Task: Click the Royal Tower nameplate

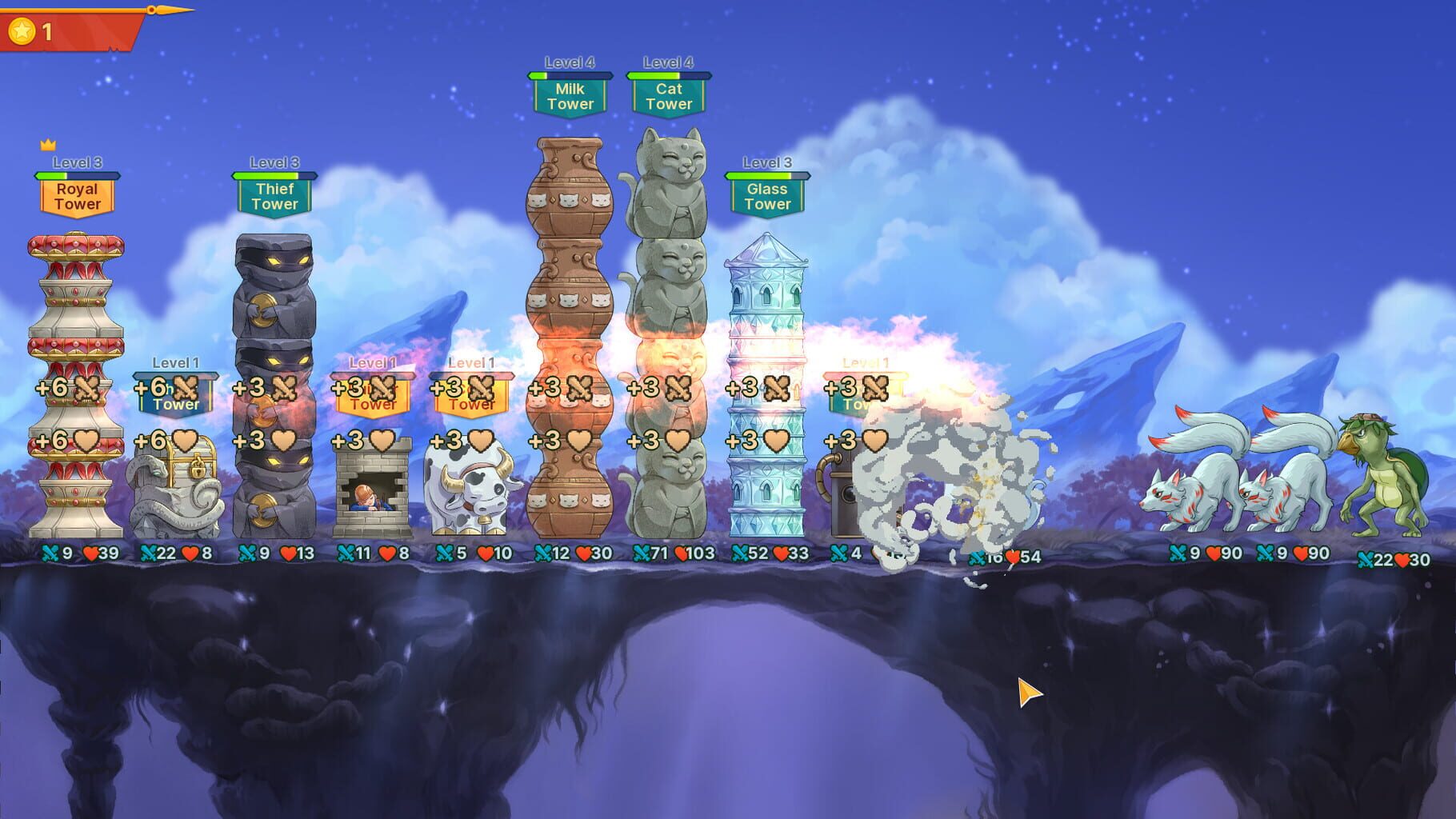Action: point(76,196)
